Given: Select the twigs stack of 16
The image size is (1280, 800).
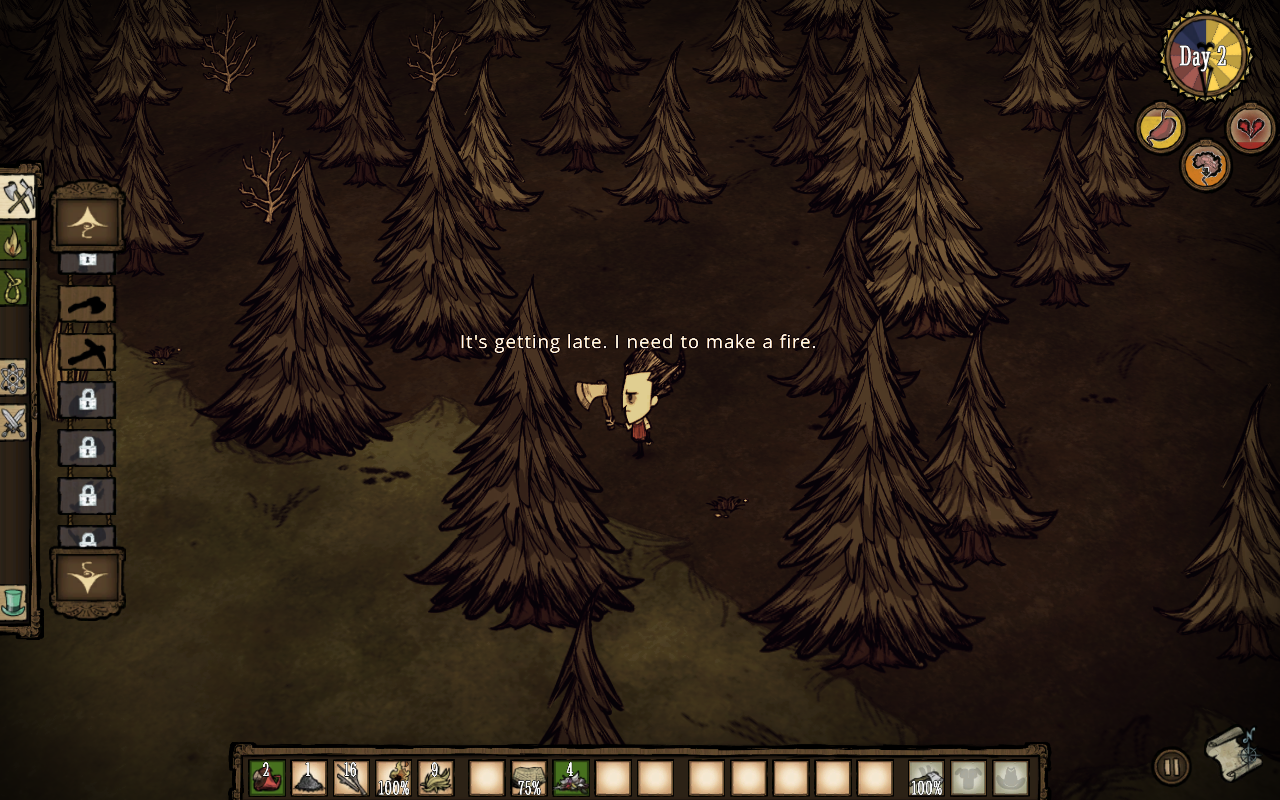Looking at the screenshot, I should pos(351,778).
